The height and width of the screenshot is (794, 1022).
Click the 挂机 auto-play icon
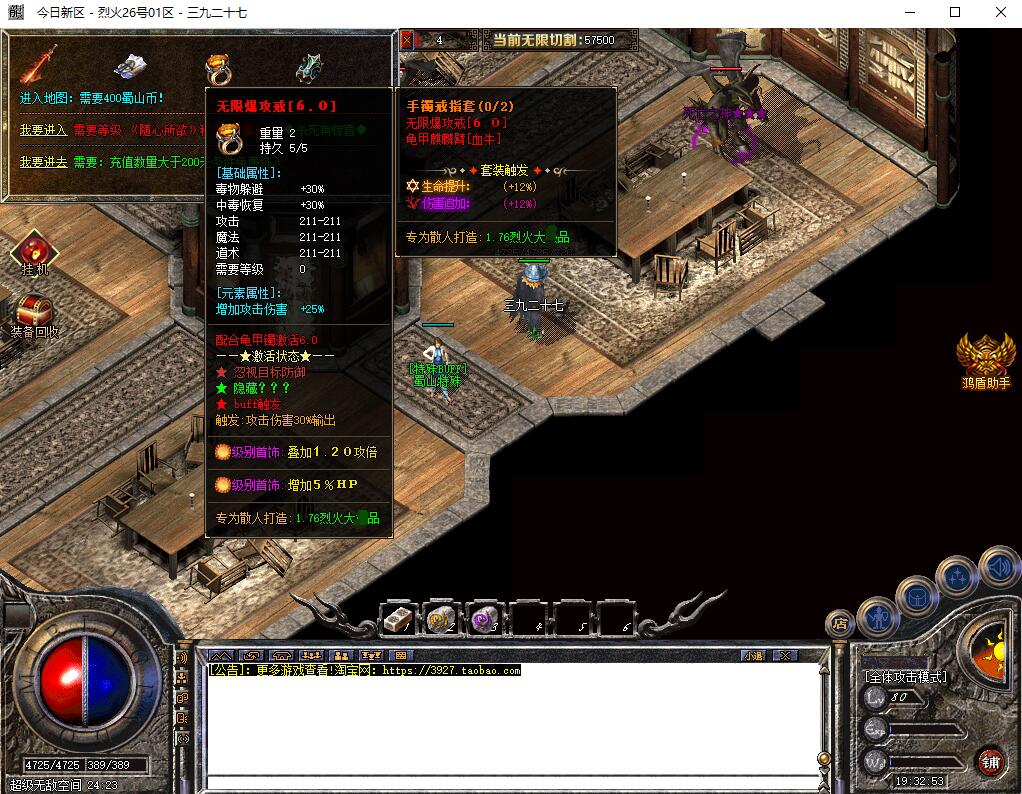[x=34, y=252]
